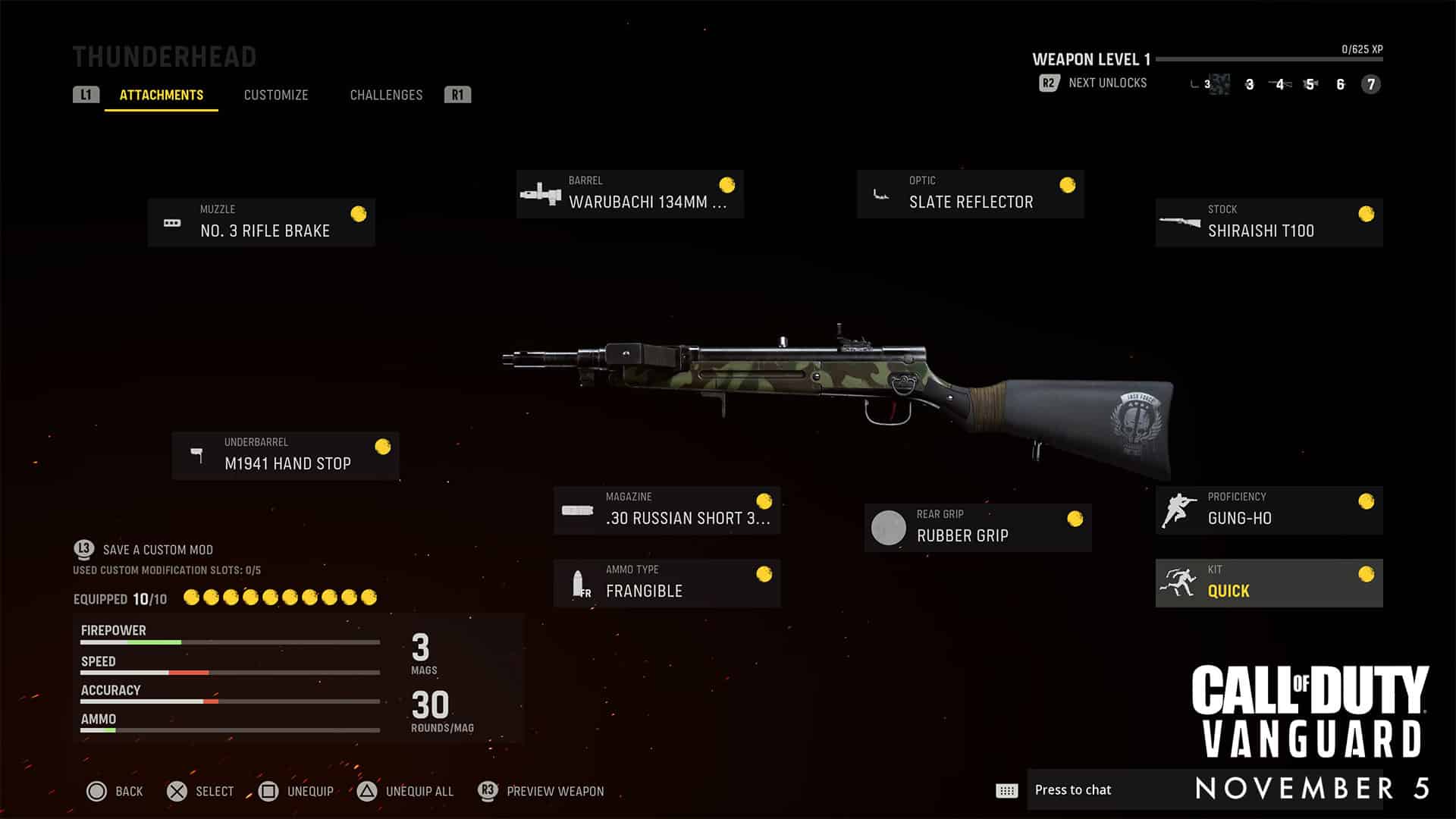Screen dimensions: 1456x819
Task: Open the Challenges tab
Action: tap(386, 95)
